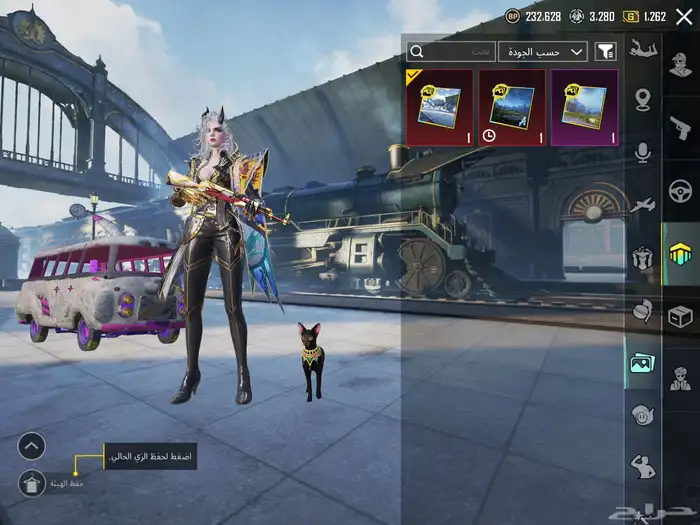Open the sort-by-quality dropdown

(x=543, y=51)
